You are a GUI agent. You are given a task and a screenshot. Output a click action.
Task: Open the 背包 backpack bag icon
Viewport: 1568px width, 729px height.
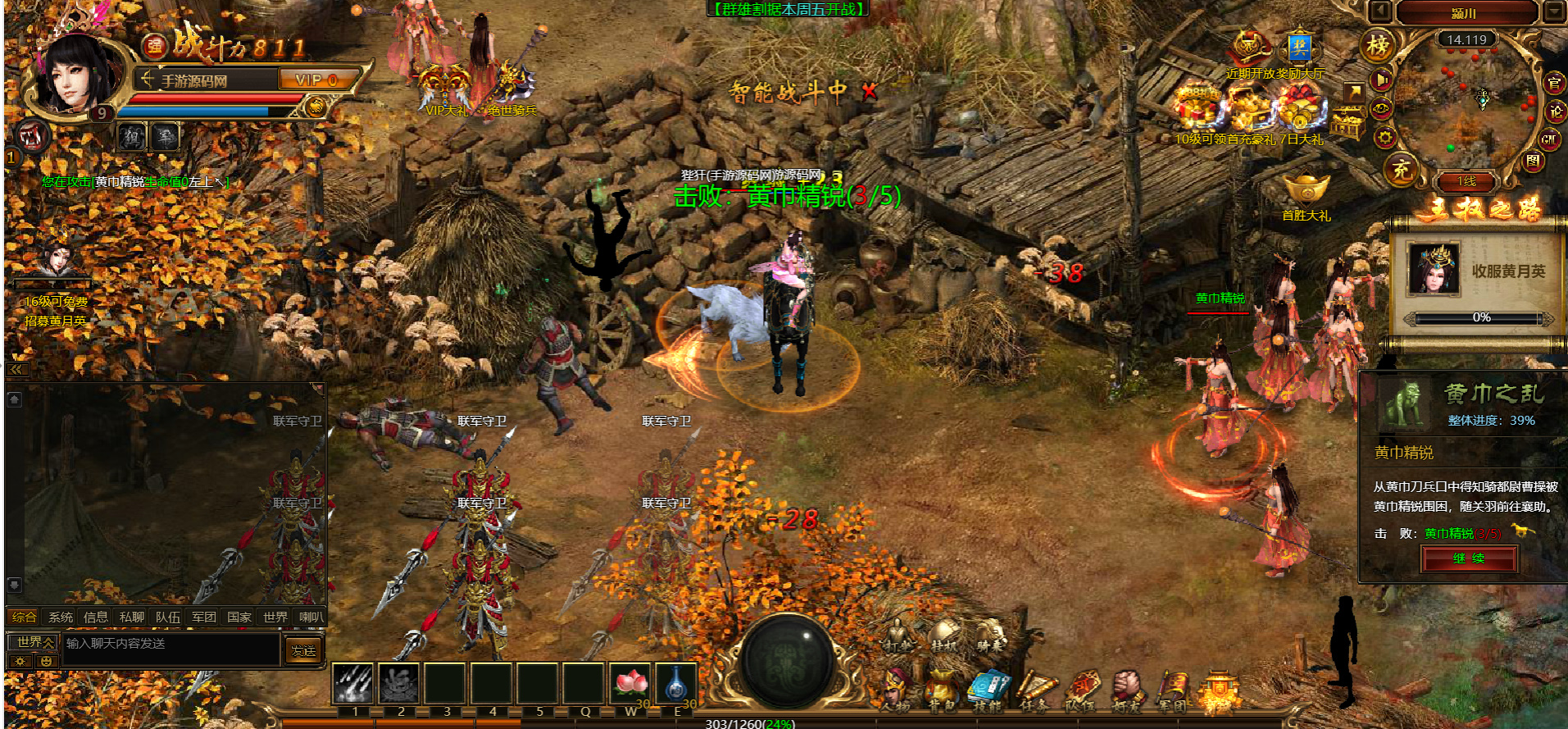point(942,689)
